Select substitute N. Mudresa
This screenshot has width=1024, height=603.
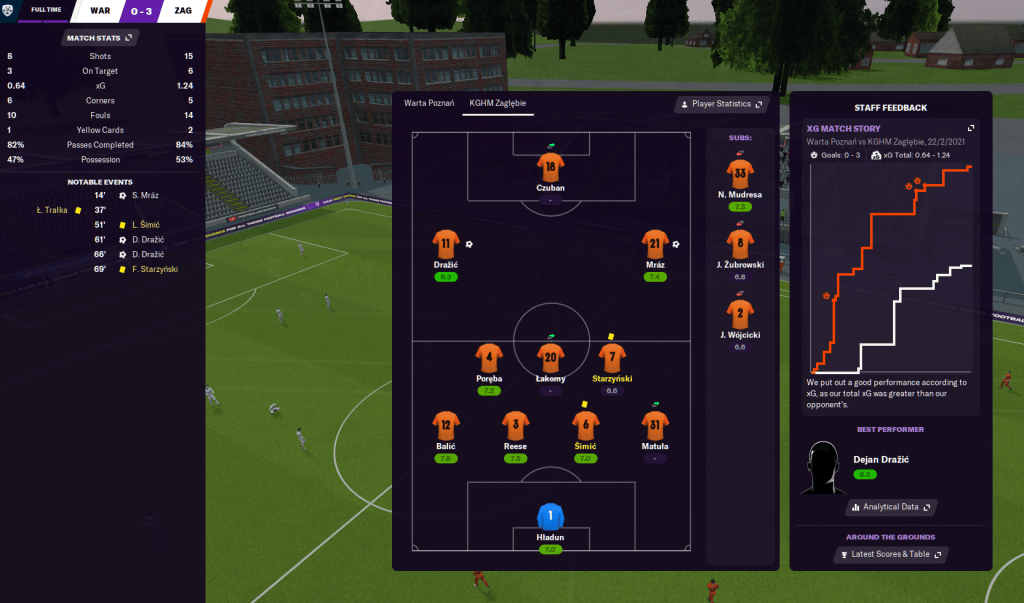[740, 172]
